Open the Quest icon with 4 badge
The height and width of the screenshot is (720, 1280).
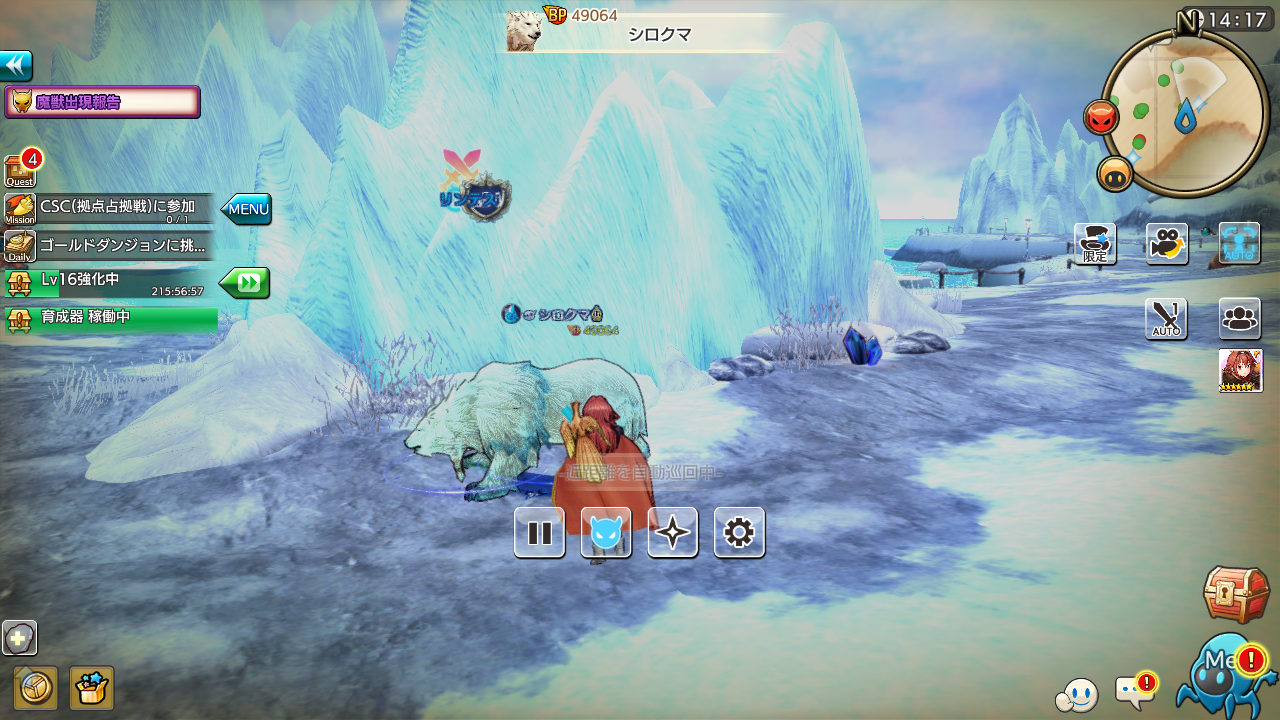(x=20, y=170)
